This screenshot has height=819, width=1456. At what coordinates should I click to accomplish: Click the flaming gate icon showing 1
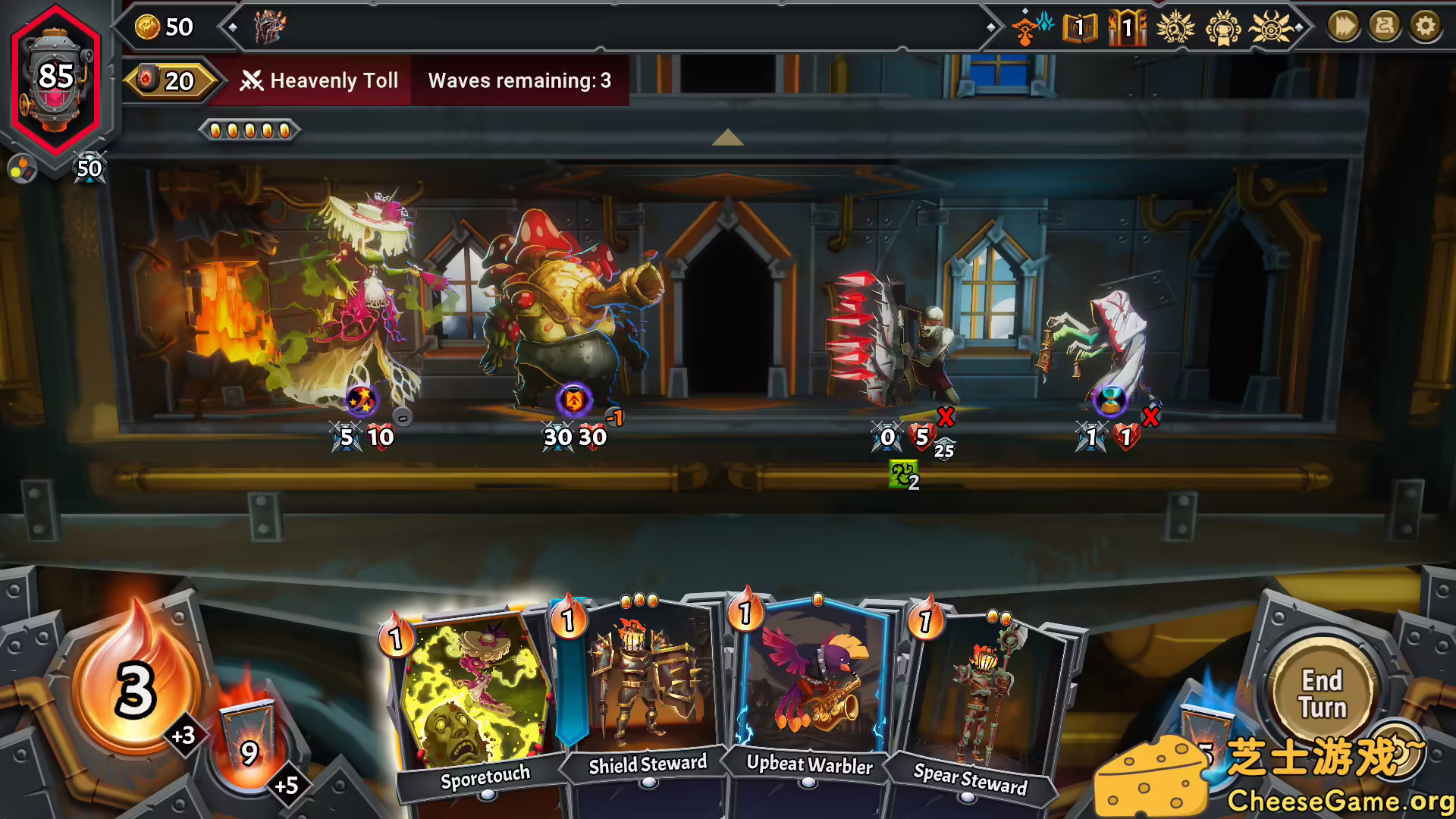(x=1127, y=27)
